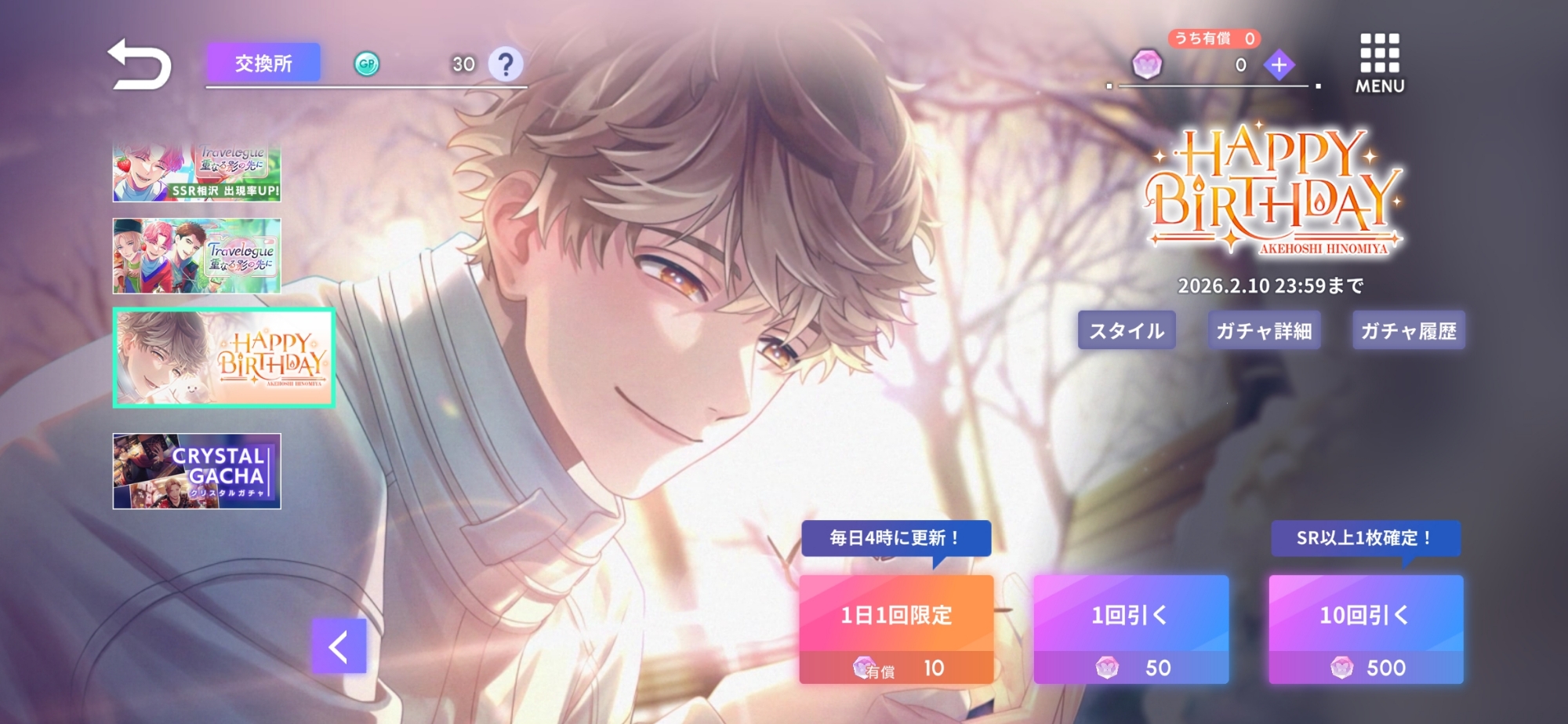The image size is (1568, 724).
Task: Open the question mark help icon
Action: [506, 64]
